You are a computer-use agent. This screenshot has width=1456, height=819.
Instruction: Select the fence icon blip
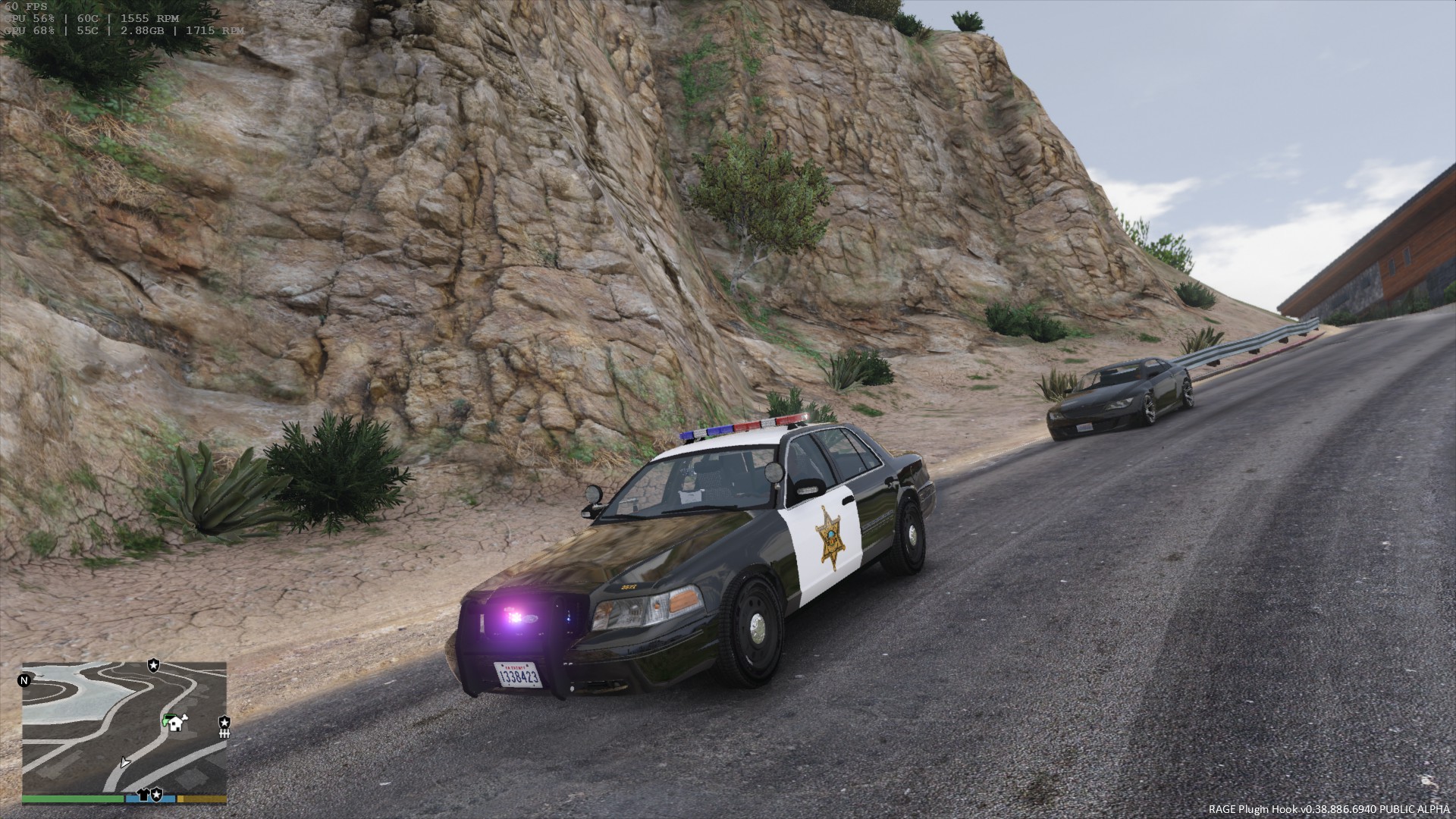click(224, 733)
